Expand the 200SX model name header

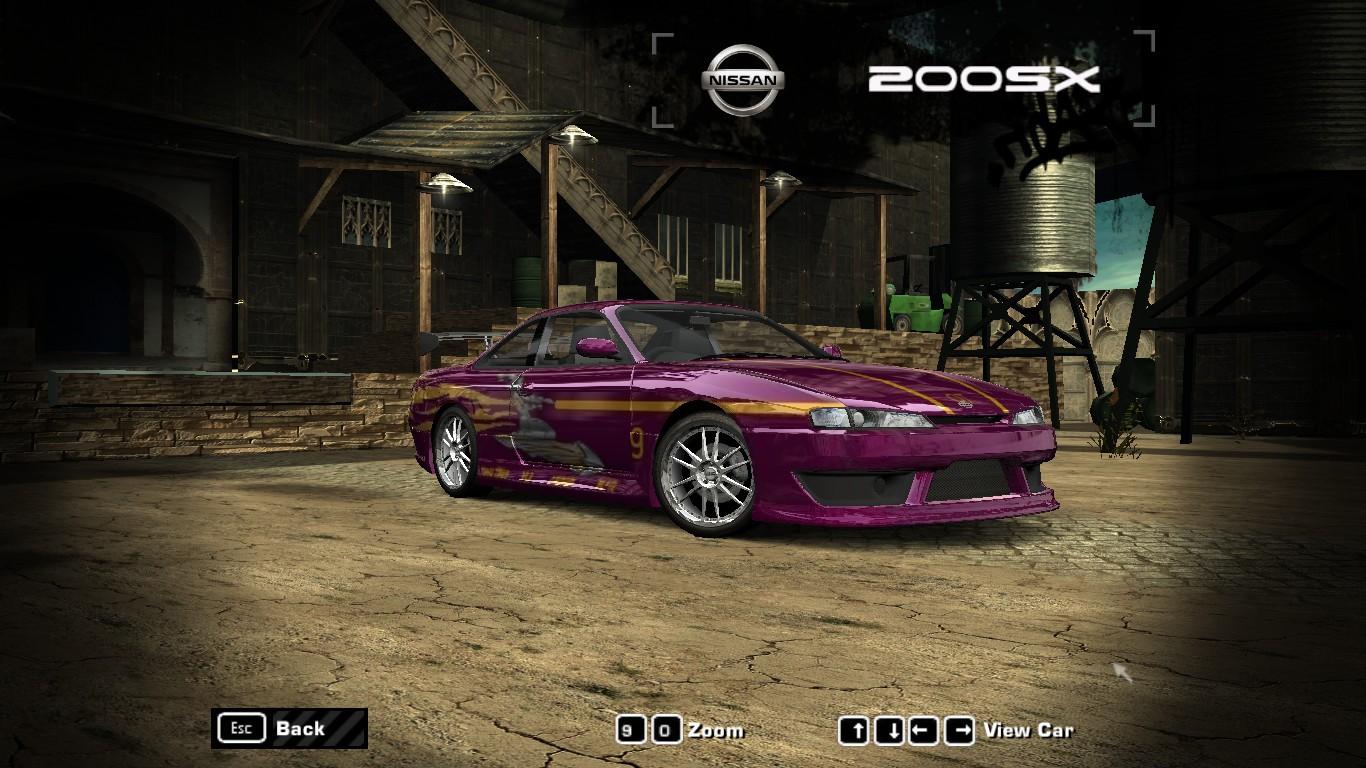coord(985,80)
